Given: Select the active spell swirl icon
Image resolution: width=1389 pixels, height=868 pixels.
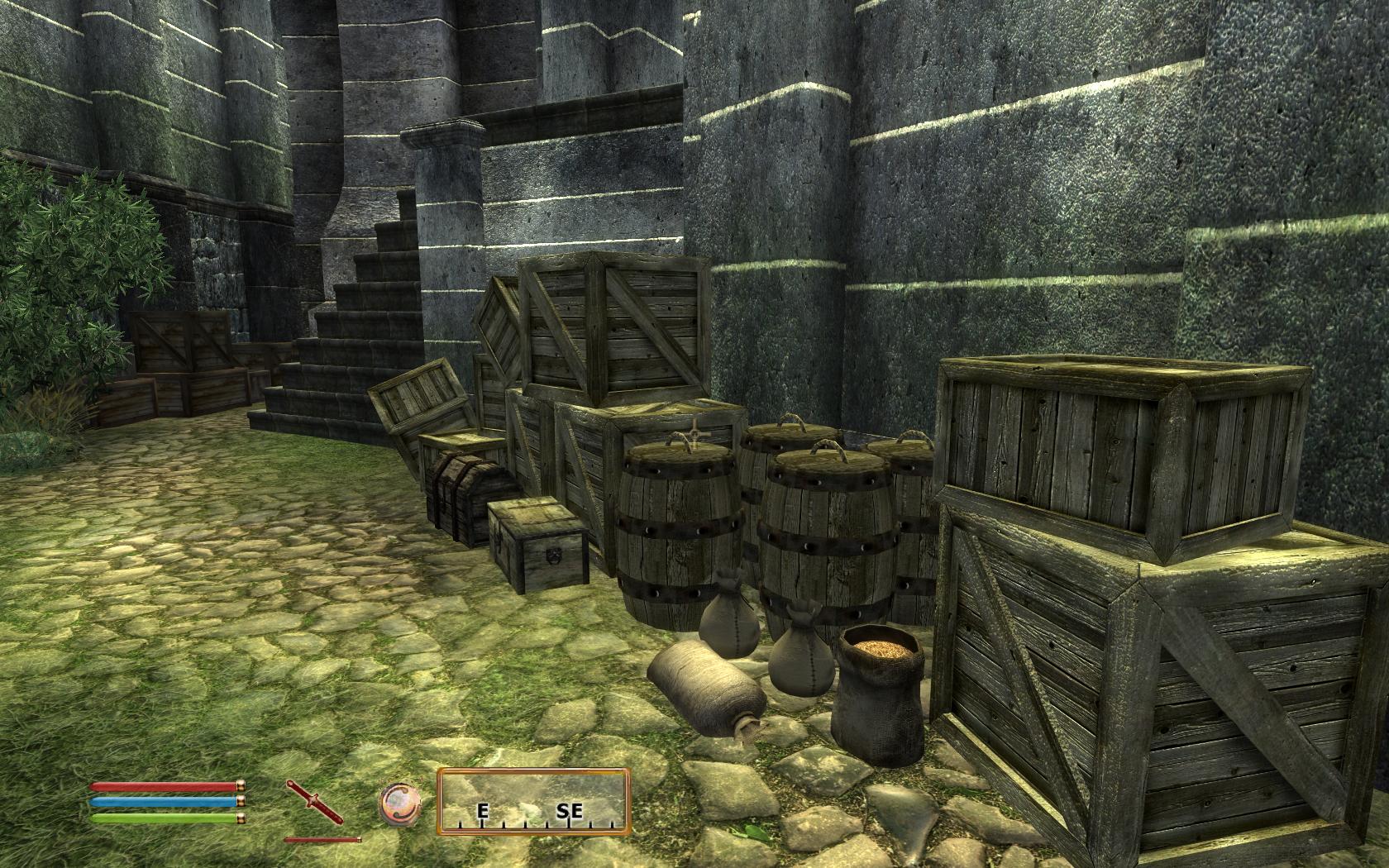Looking at the screenshot, I should 400,803.
